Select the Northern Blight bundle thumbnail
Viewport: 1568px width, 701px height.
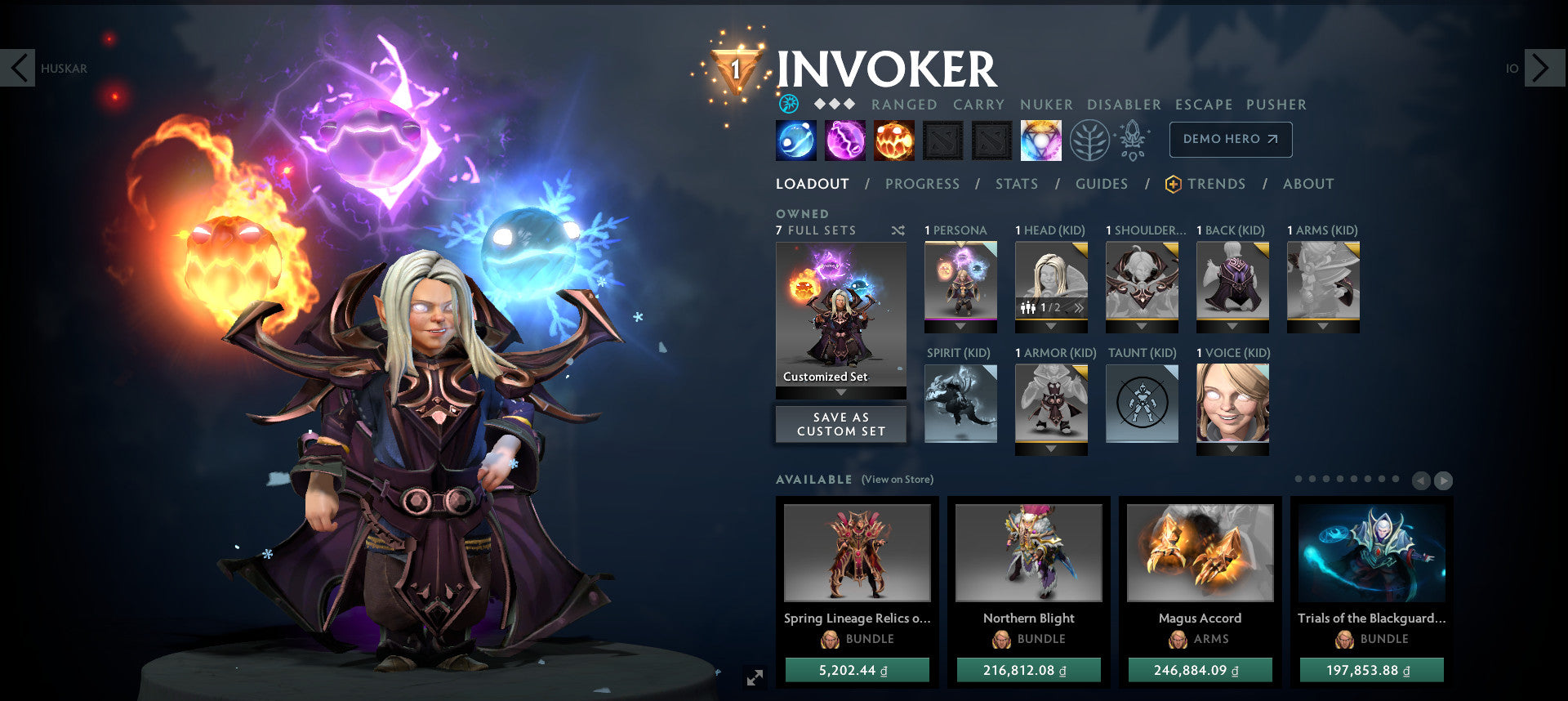coord(1028,553)
